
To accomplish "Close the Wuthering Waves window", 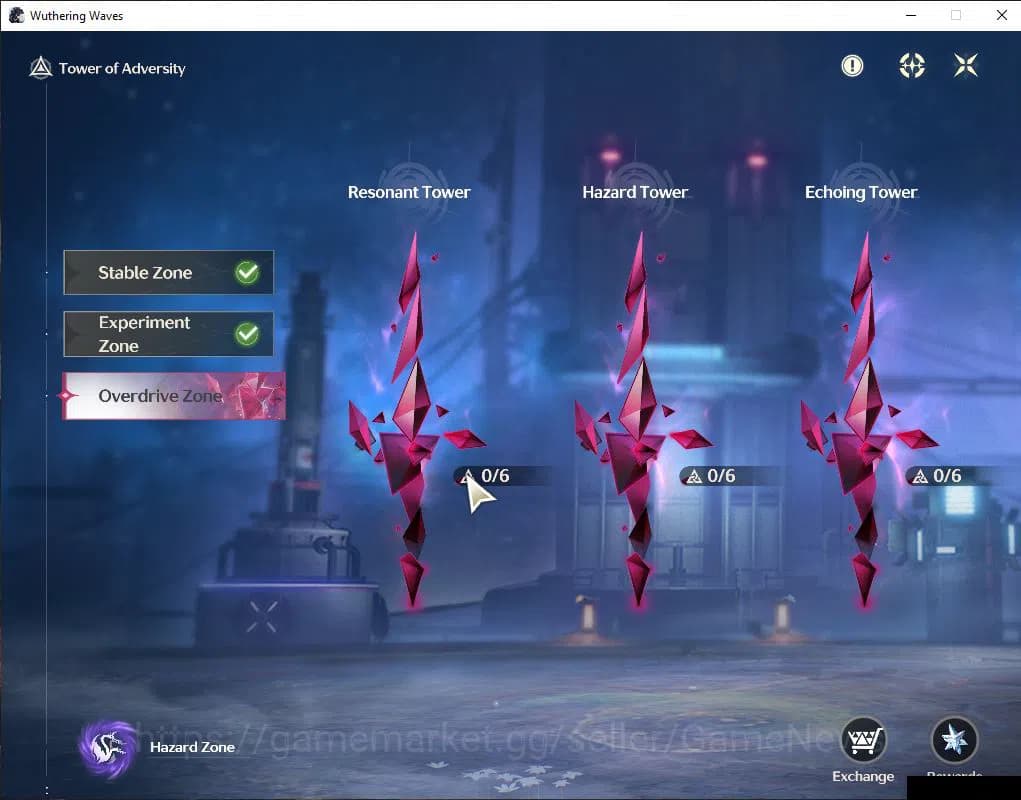I will [1001, 15].
